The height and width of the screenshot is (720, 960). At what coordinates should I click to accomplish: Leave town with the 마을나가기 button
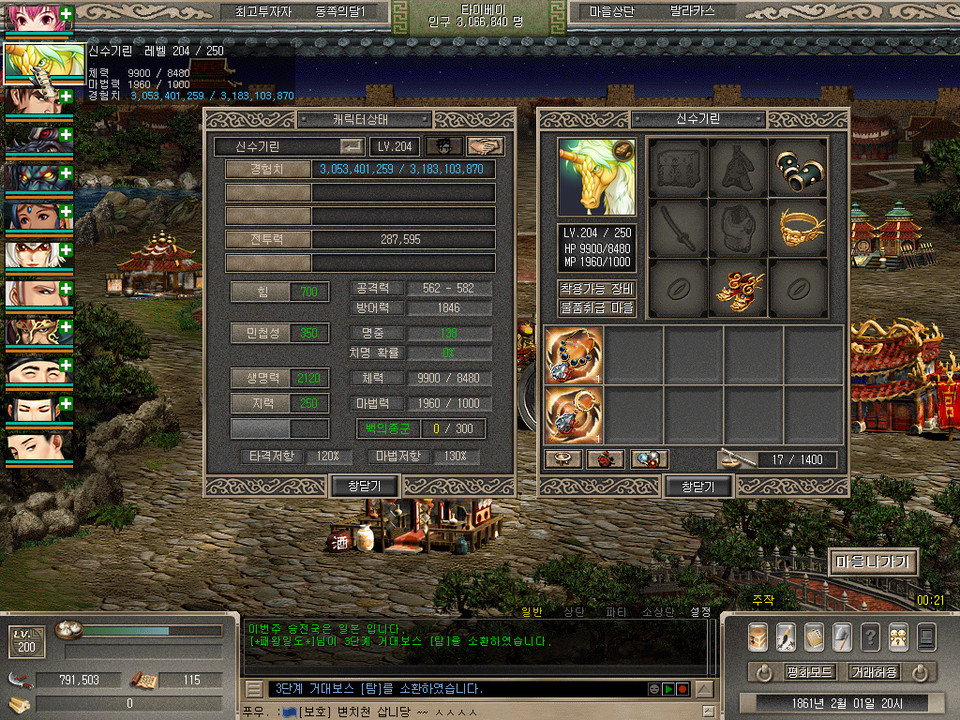point(872,562)
